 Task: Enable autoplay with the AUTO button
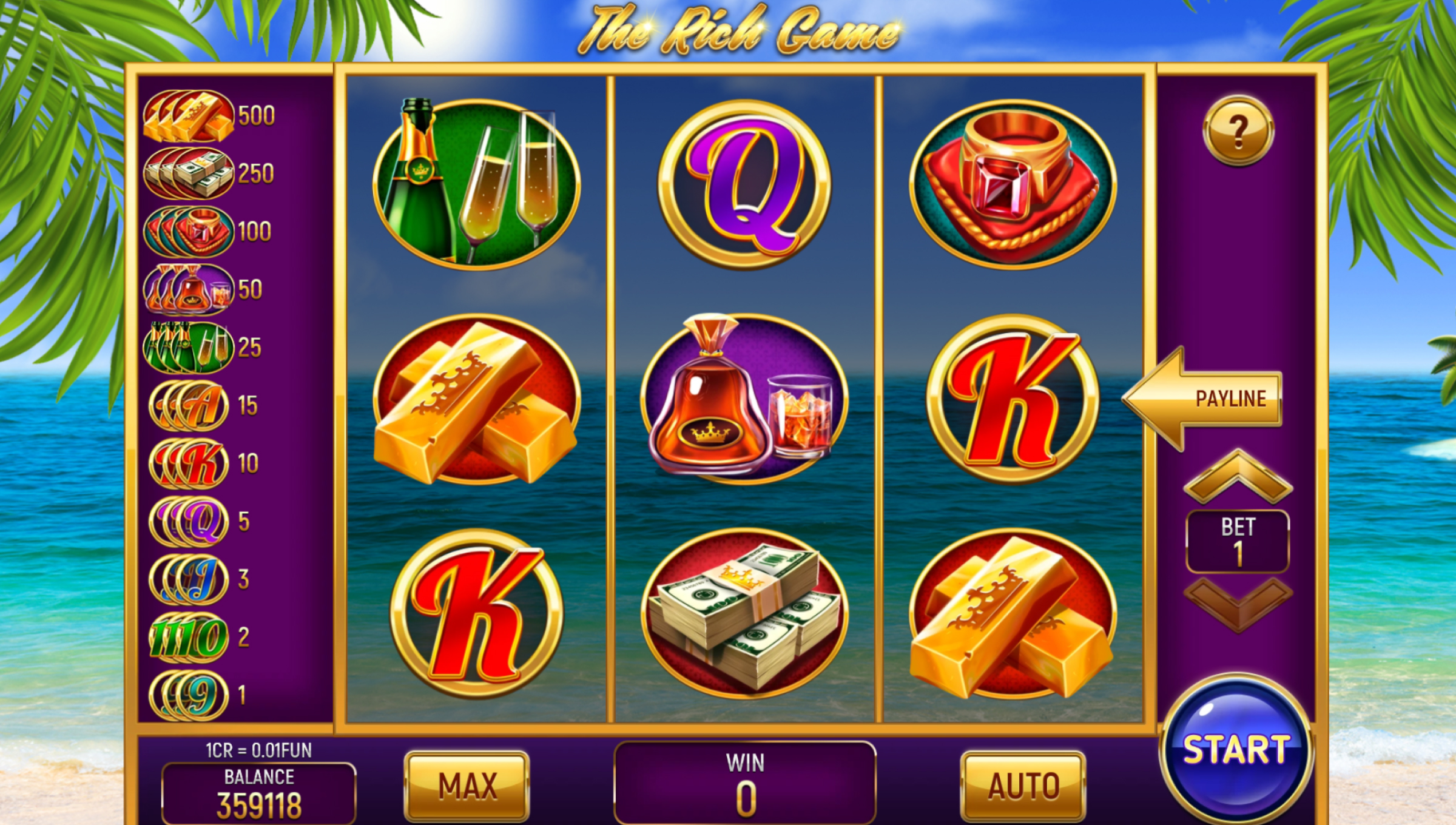1023,786
